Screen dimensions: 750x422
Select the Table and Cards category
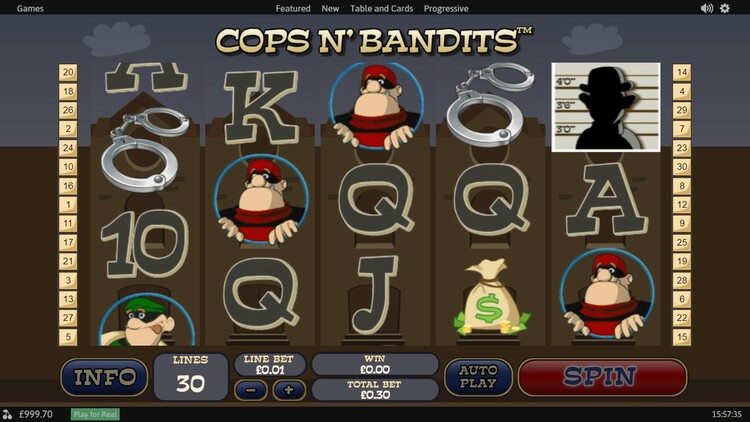pyautogui.click(x=381, y=8)
